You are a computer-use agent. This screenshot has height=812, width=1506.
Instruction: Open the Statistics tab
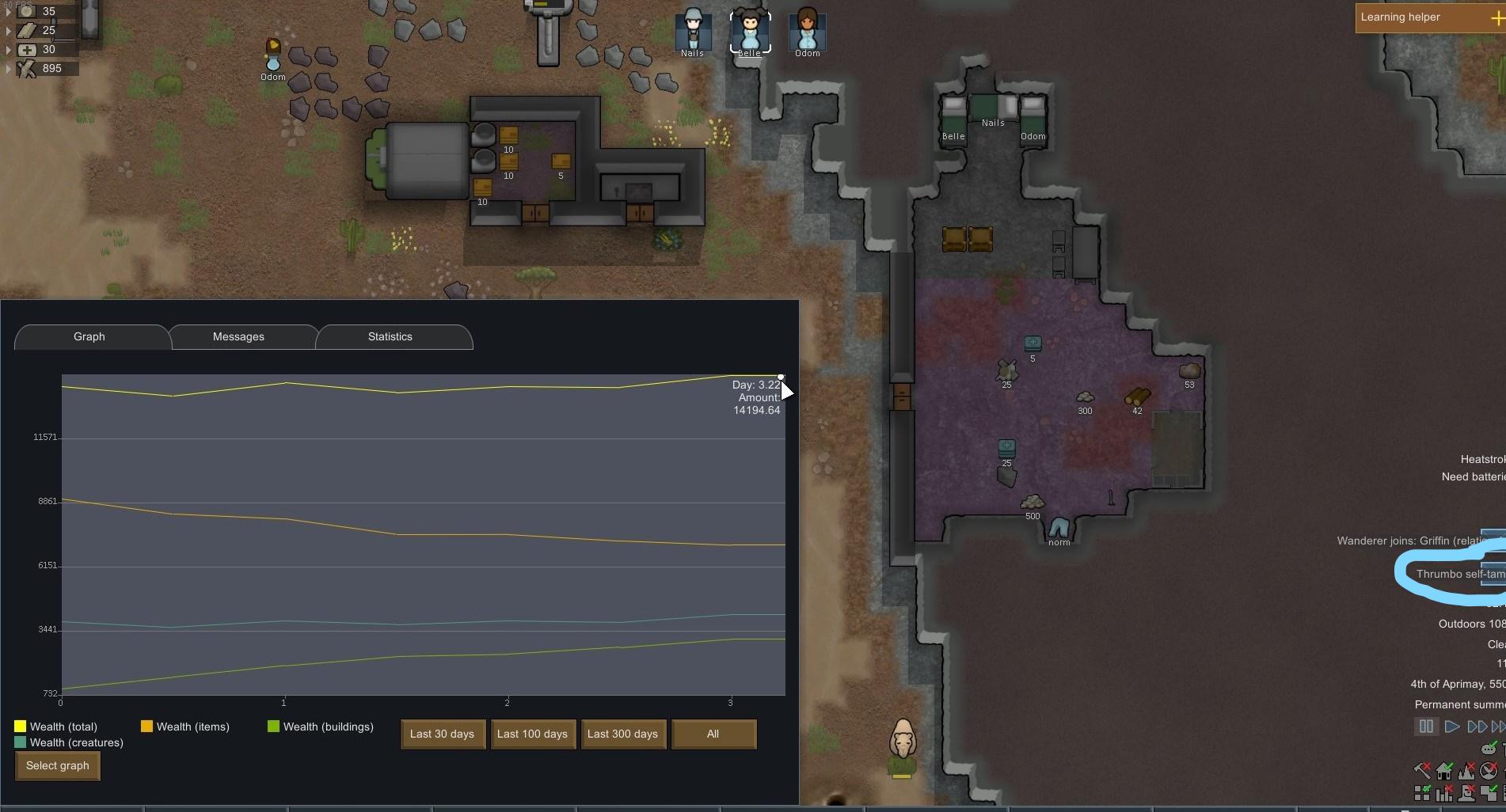click(x=390, y=336)
